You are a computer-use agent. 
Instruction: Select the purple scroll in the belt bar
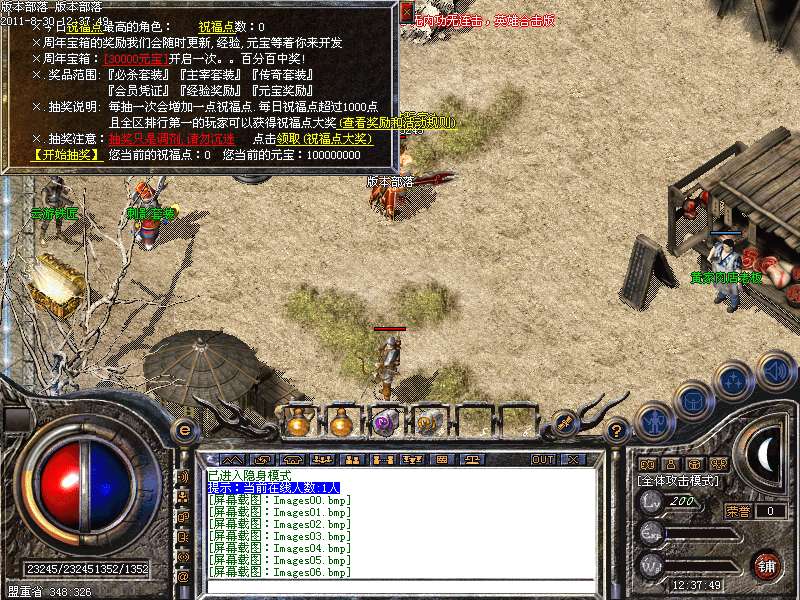pos(383,423)
